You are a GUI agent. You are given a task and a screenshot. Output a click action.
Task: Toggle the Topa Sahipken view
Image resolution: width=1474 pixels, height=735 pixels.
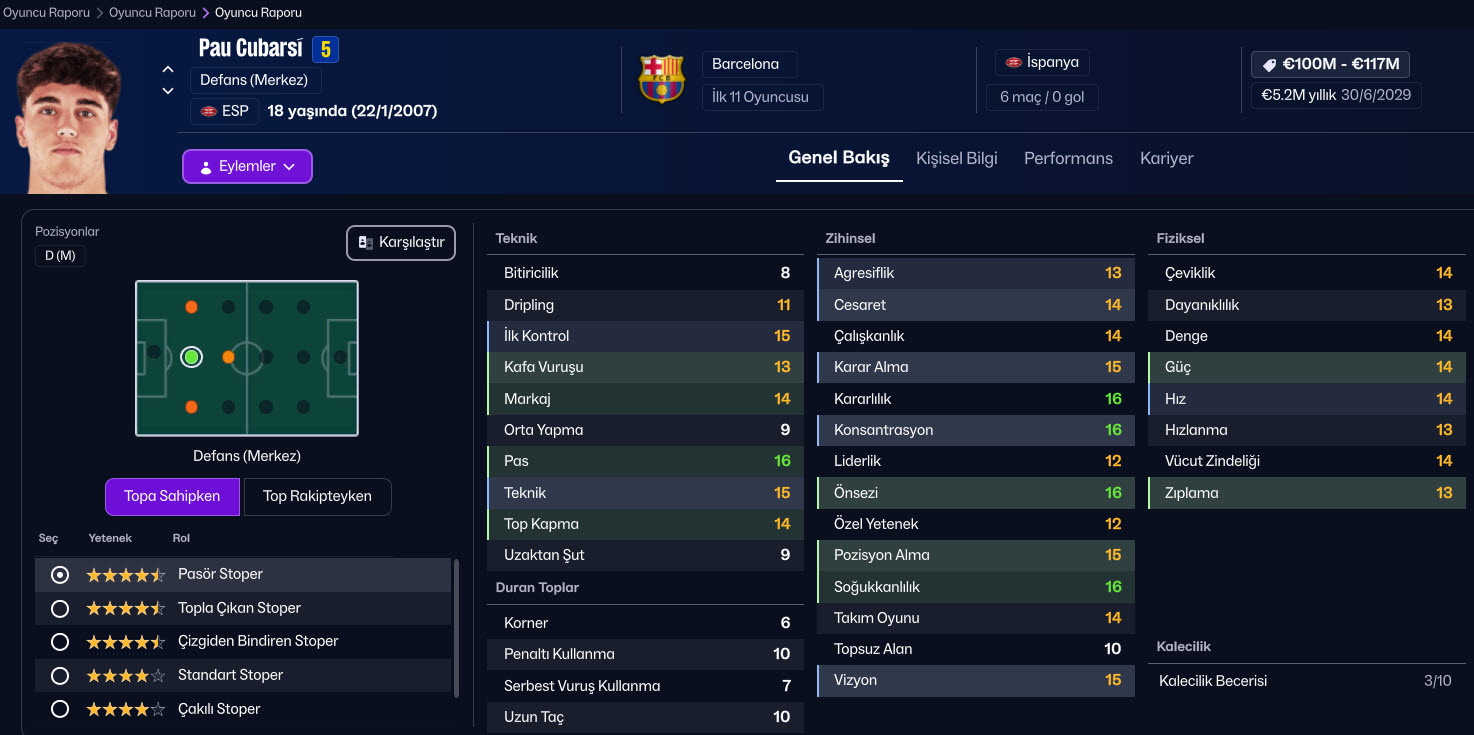pos(172,496)
